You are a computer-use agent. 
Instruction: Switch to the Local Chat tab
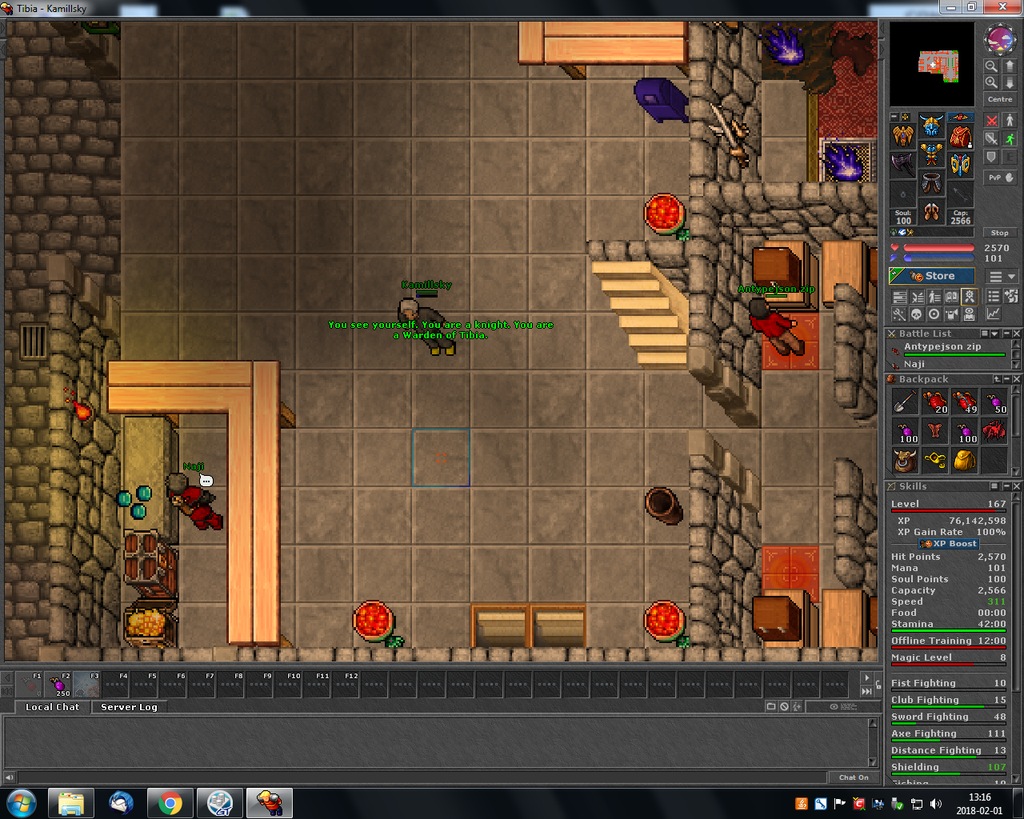(x=52, y=707)
